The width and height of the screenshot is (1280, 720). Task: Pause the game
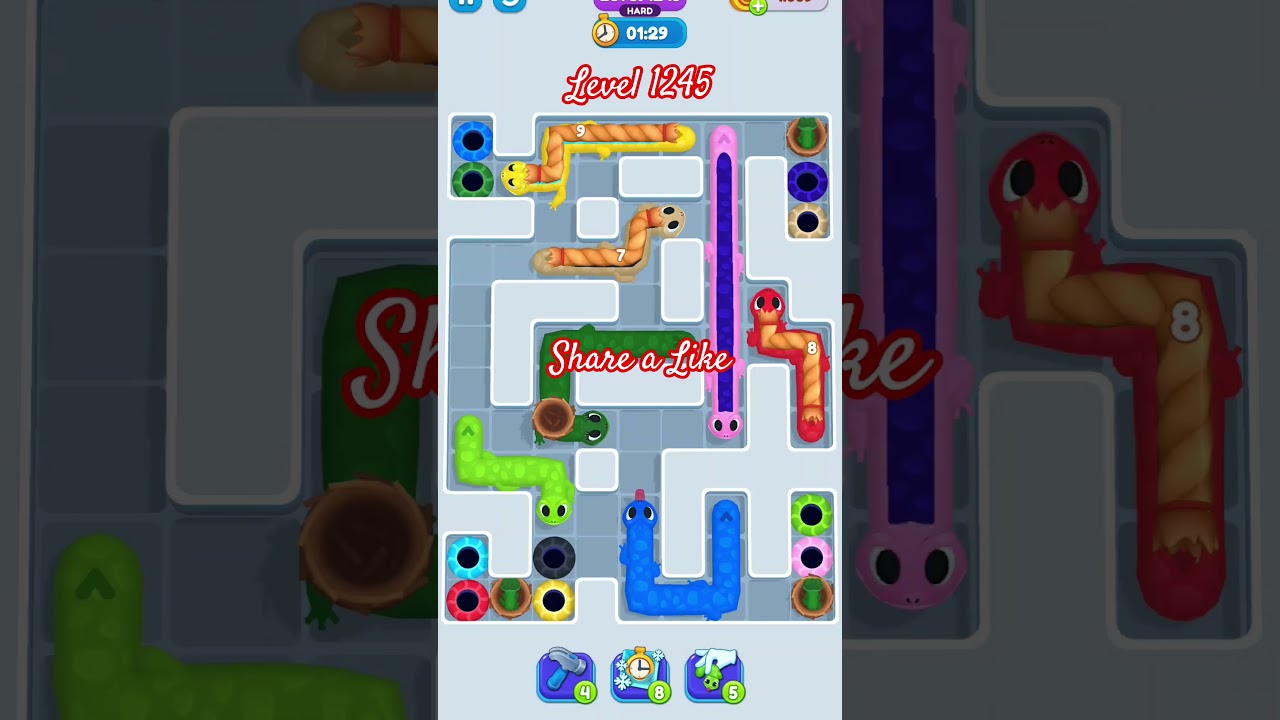point(467,5)
